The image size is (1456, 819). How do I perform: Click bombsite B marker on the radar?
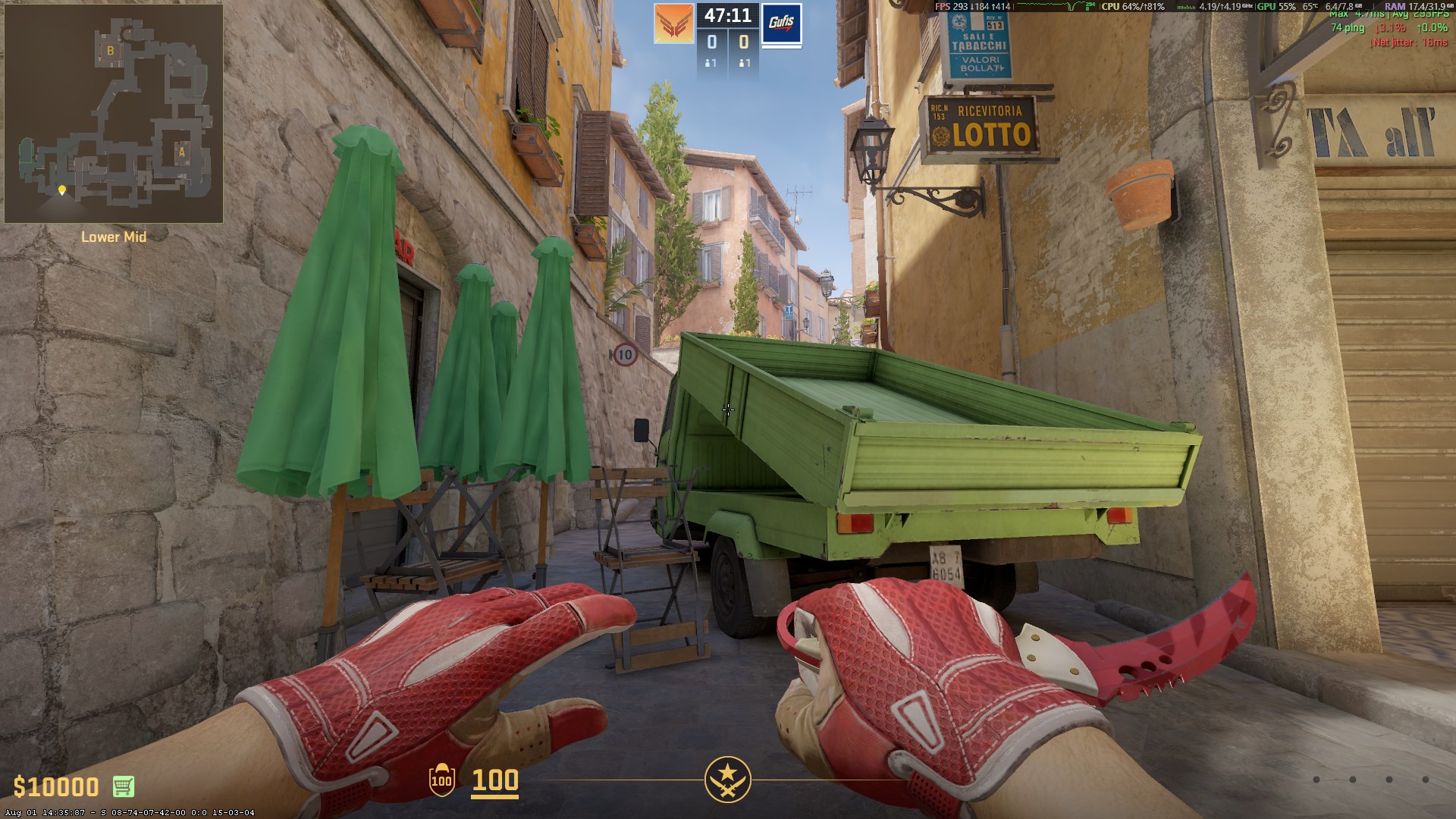pyautogui.click(x=111, y=52)
